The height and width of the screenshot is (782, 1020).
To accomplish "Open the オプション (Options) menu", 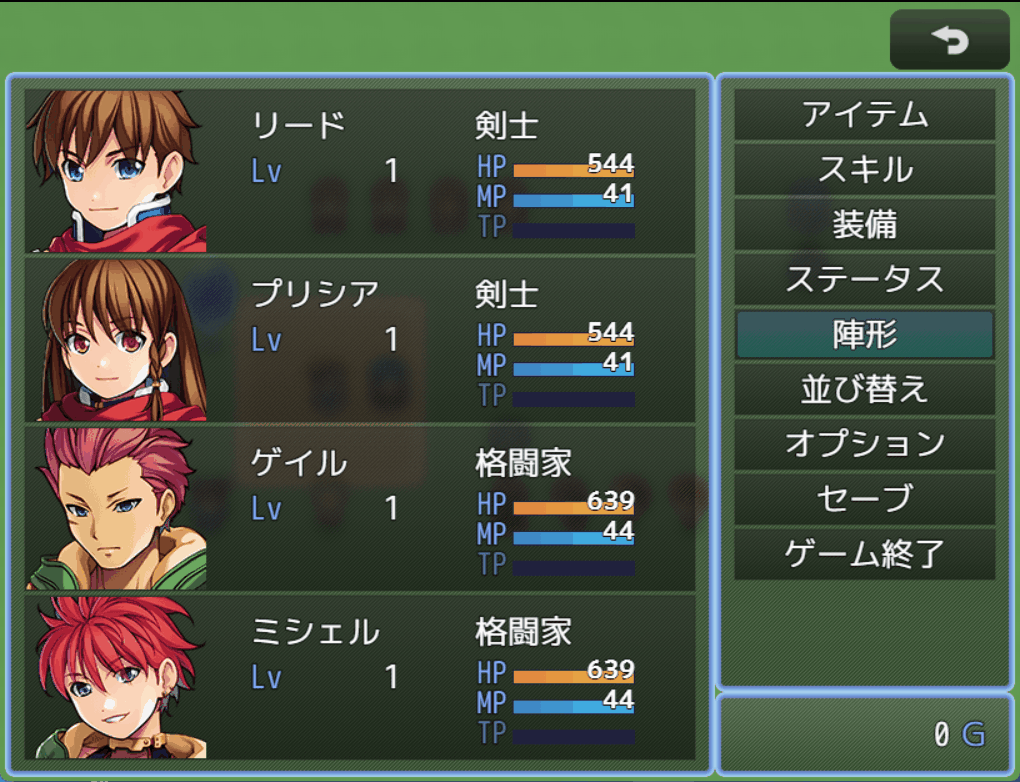I will pyautogui.click(x=864, y=444).
